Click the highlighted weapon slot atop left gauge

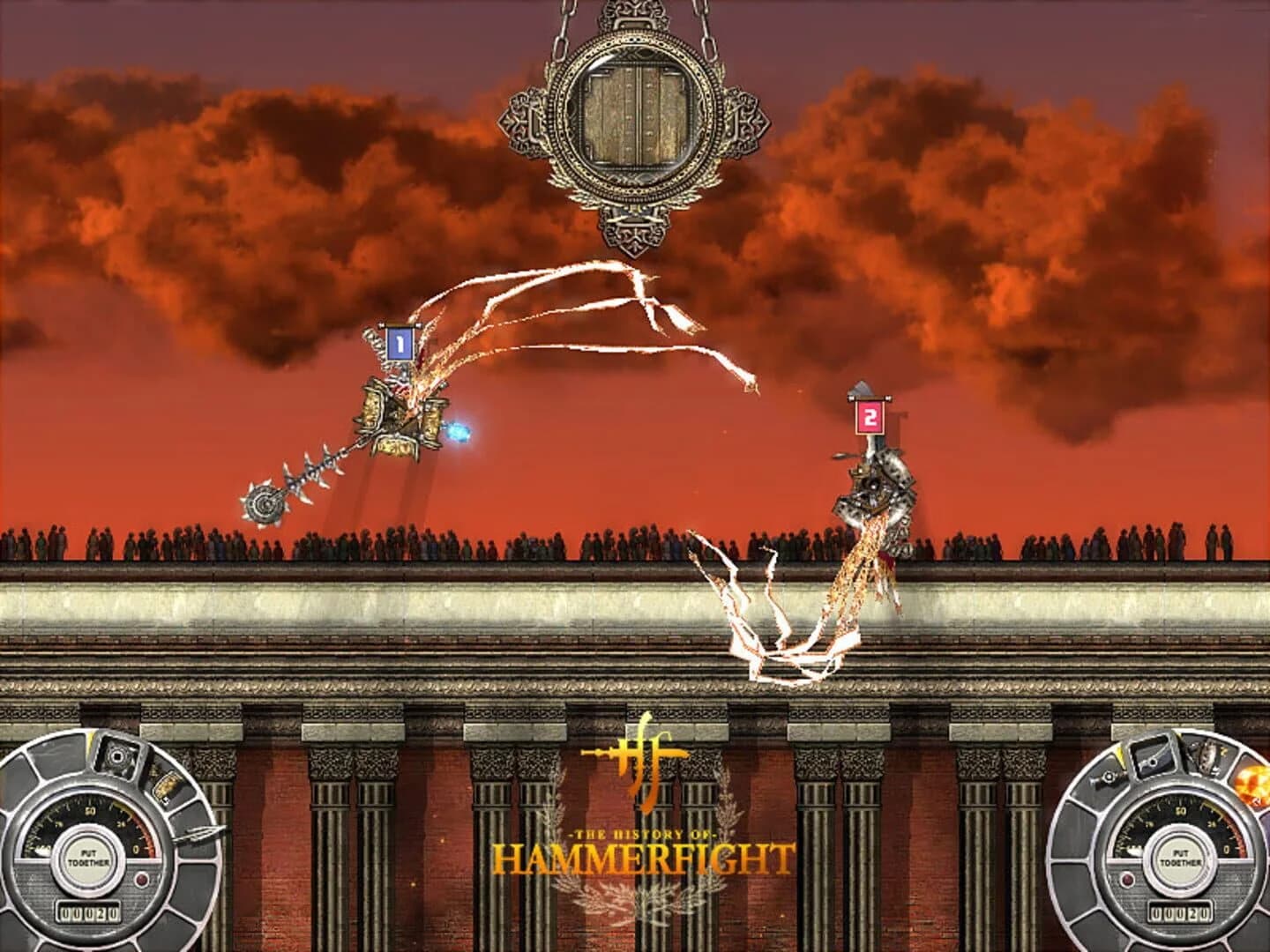point(117,755)
